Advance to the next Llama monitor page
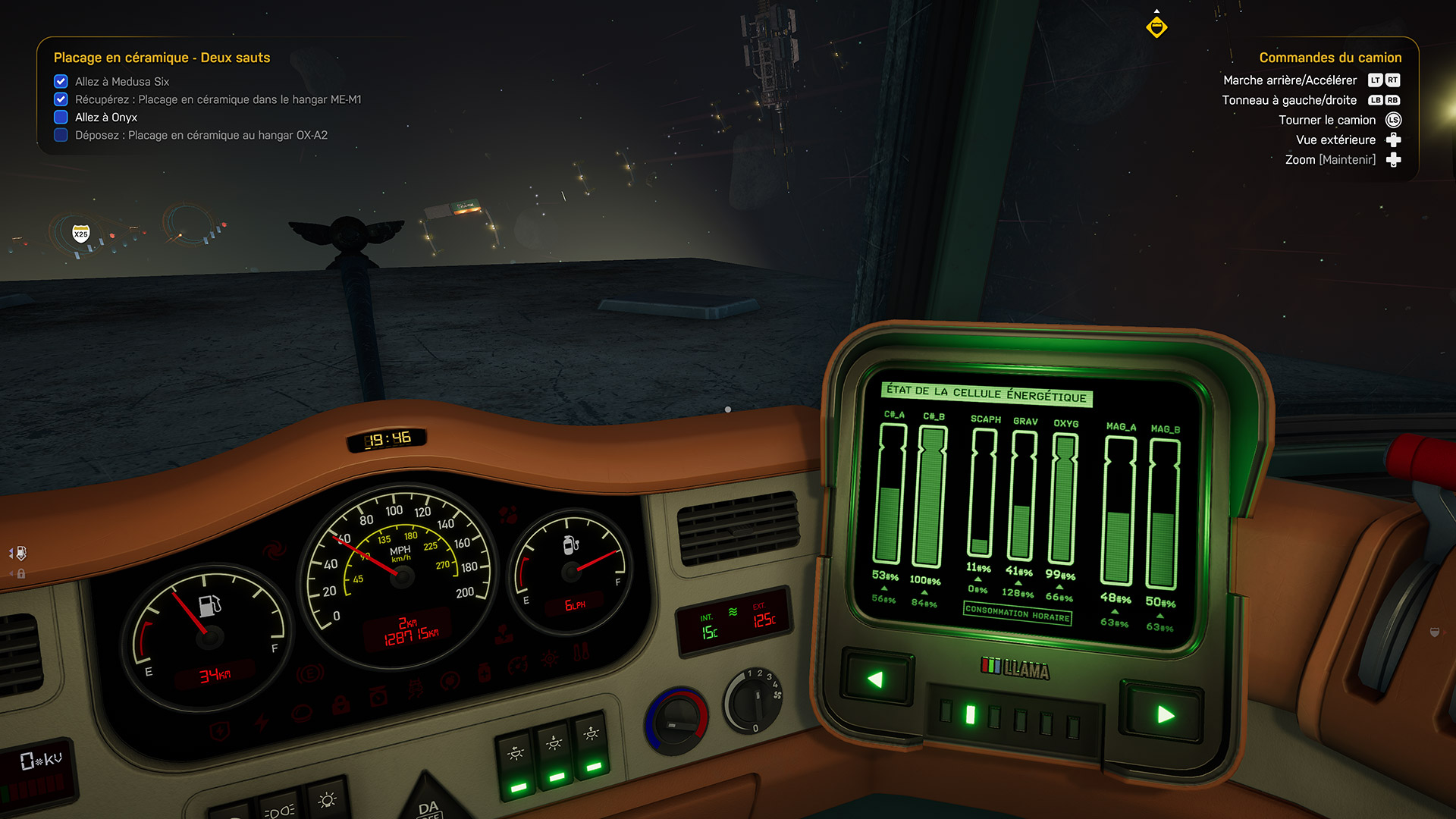Image resolution: width=1456 pixels, height=819 pixels. pyautogui.click(x=1163, y=714)
